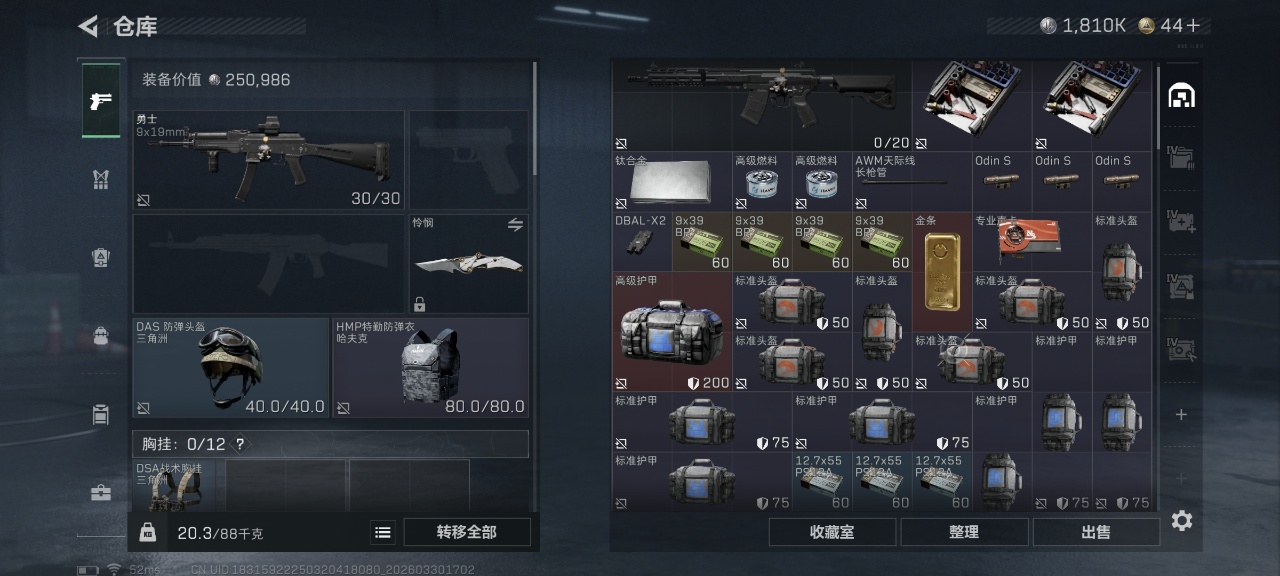
Task: Go back from the 仓库 screen
Action: click(89, 26)
